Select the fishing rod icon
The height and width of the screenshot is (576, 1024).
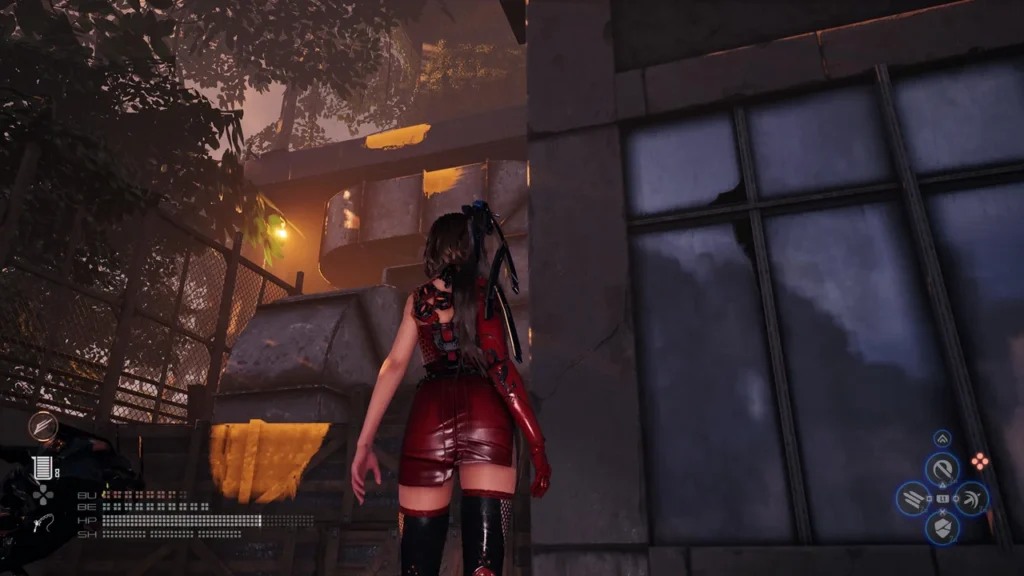[x=41, y=520]
